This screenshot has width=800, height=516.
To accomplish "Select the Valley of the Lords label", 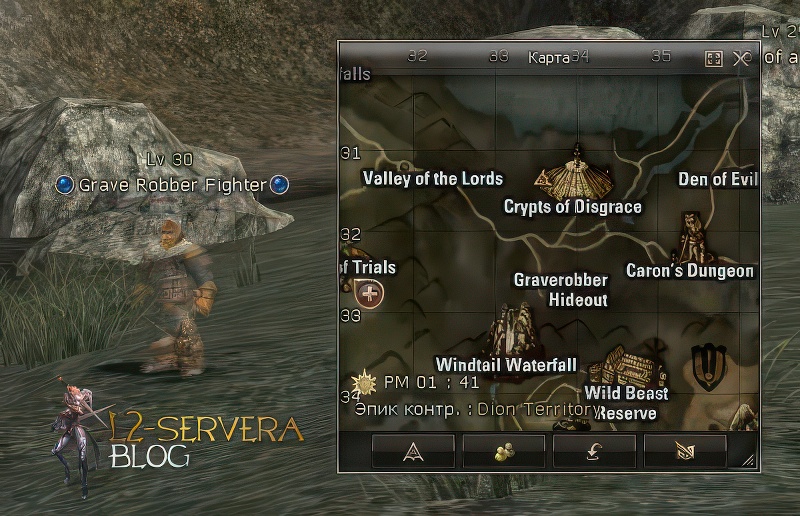I will (x=432, y=179).
